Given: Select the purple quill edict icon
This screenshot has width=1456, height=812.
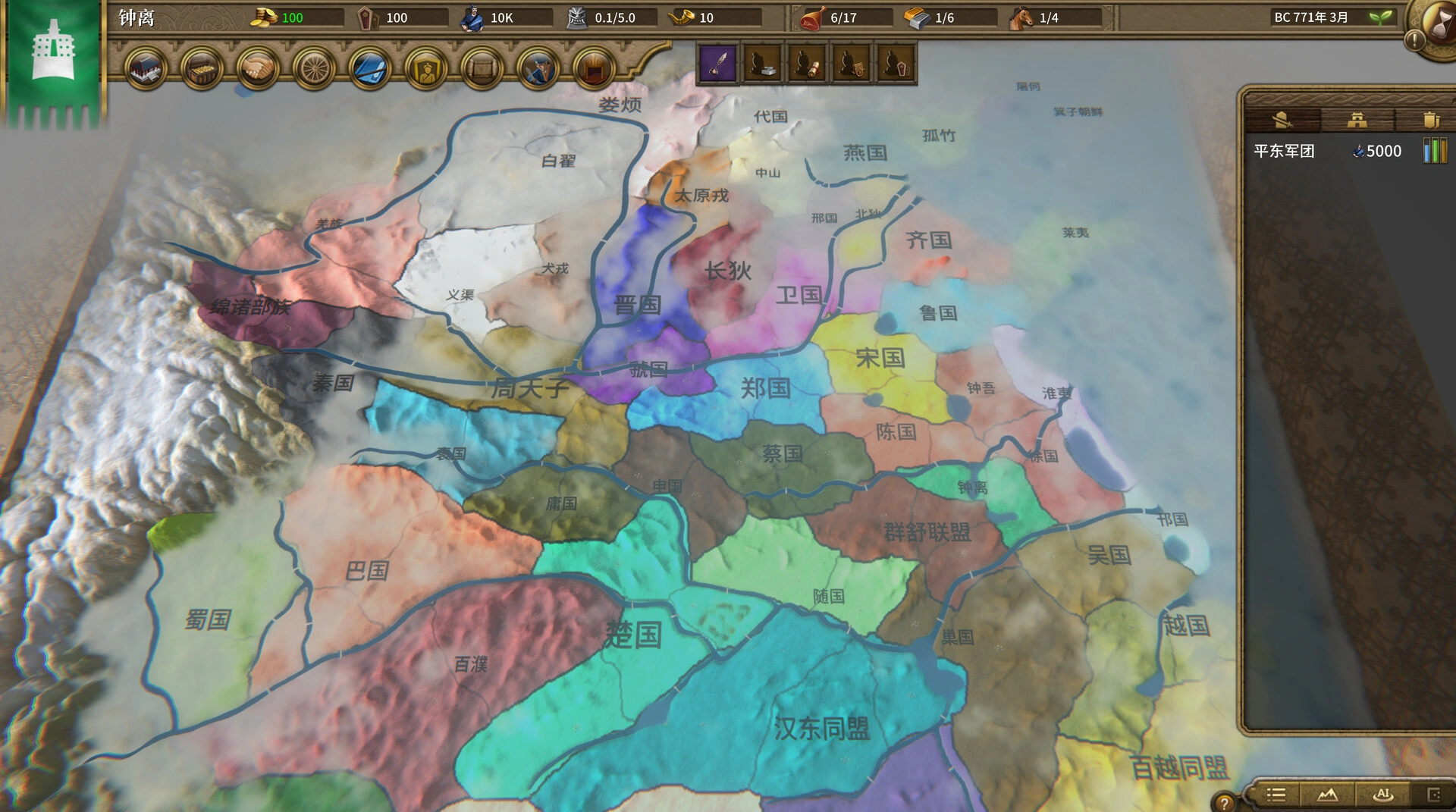Looking at the screenshot, I should point(719,64).
